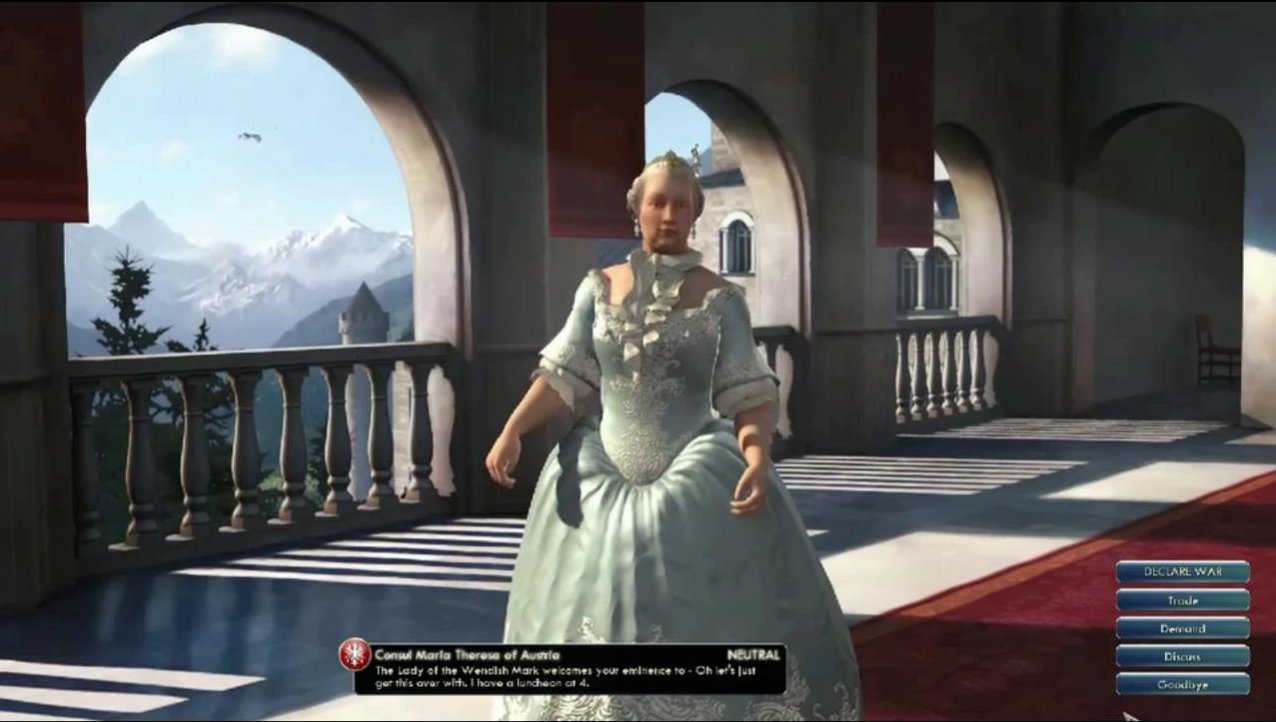1276x722 pixels.
Task: Select the Demand option
Action: click(x=1182, y=629)
